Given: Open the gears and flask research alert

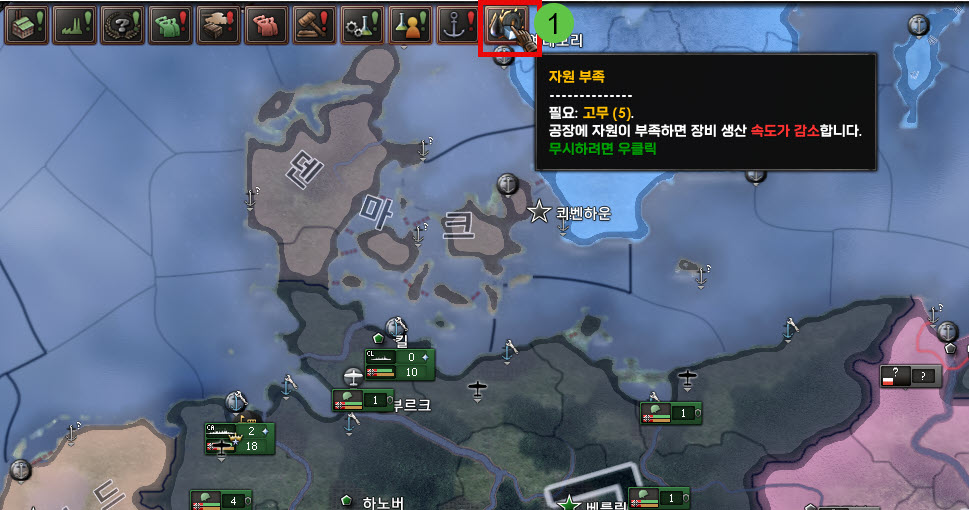Looking at the screenshot, I should tap(363, 24).
